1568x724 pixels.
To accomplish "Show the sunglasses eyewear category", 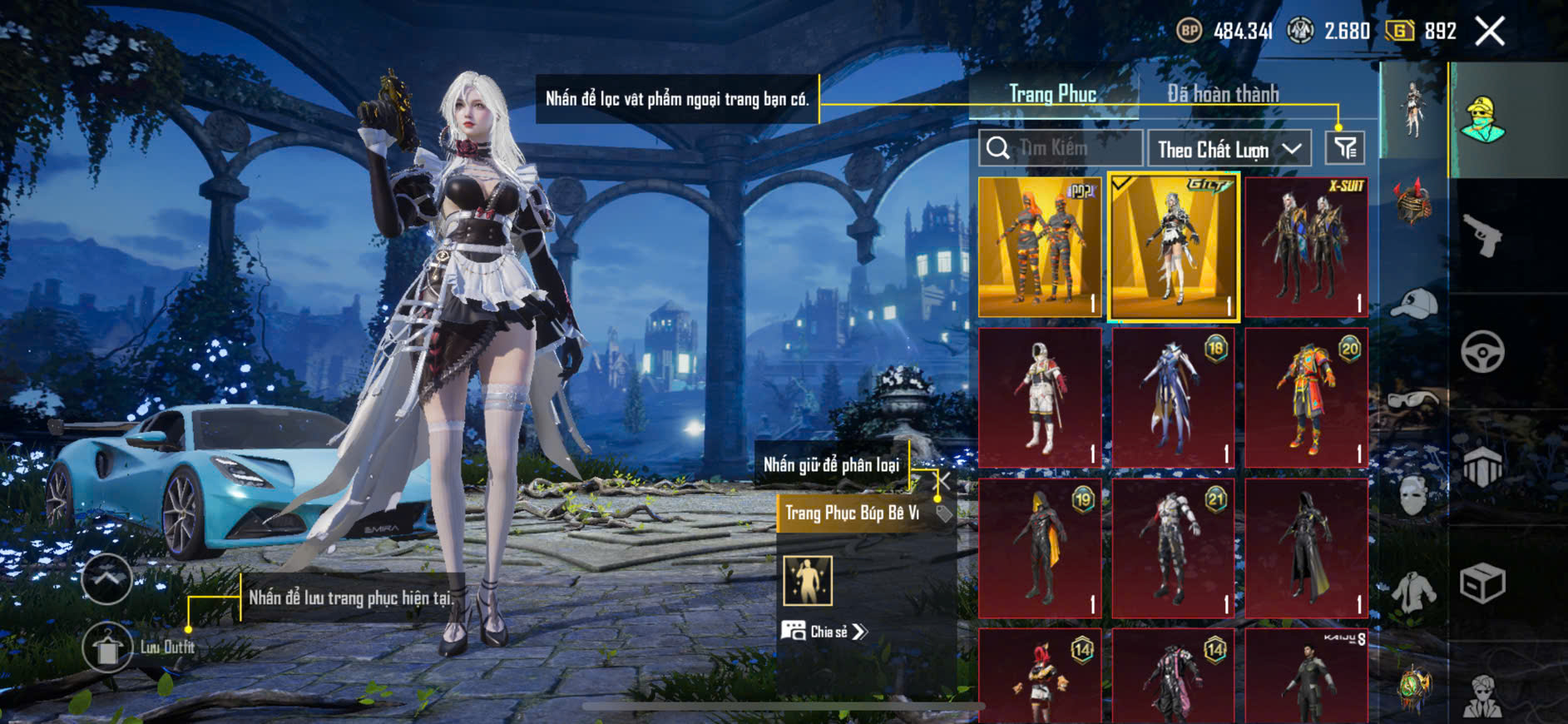I will (x=1413, y=401).
